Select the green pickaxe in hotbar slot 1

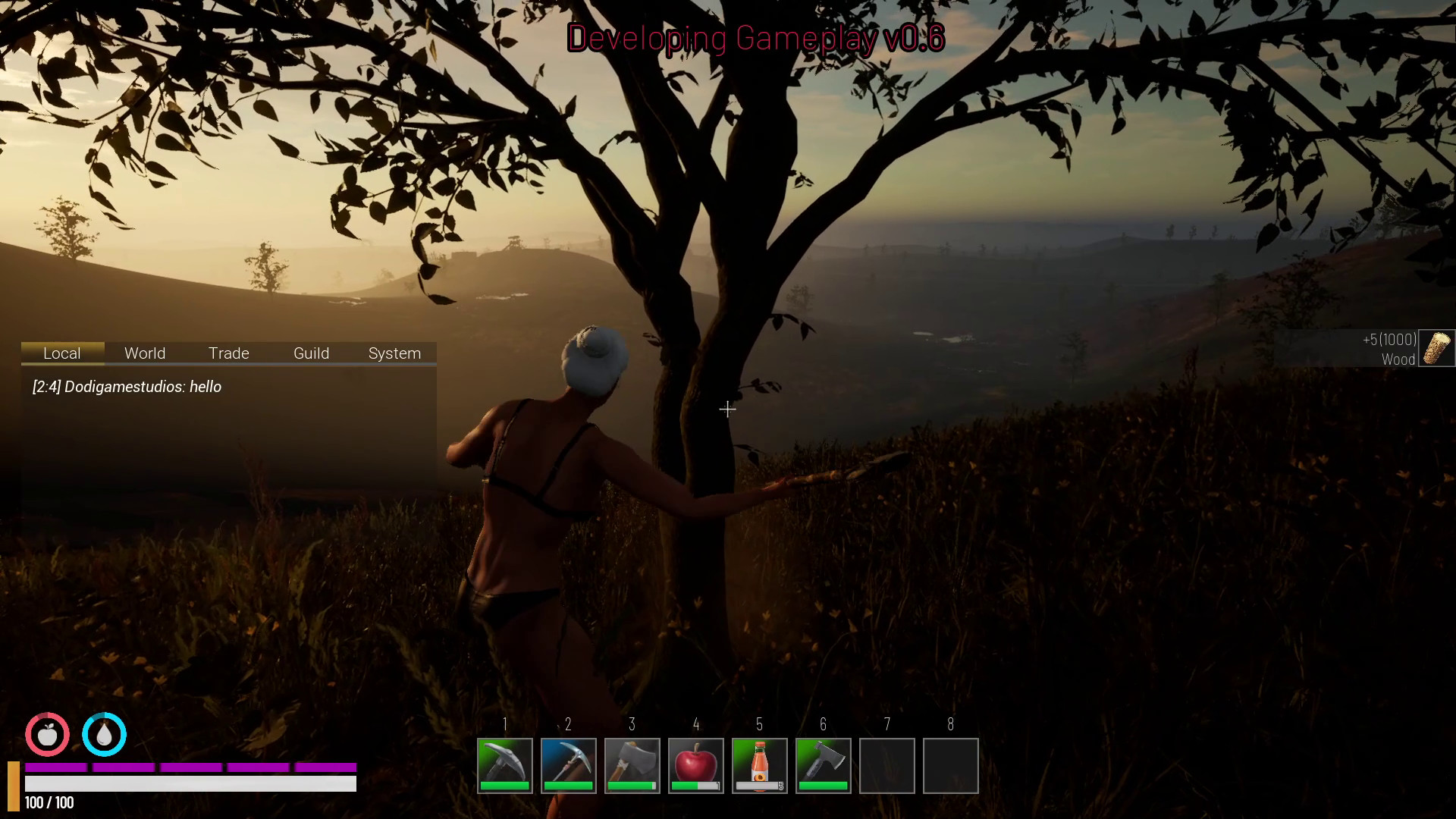[505, 765]
